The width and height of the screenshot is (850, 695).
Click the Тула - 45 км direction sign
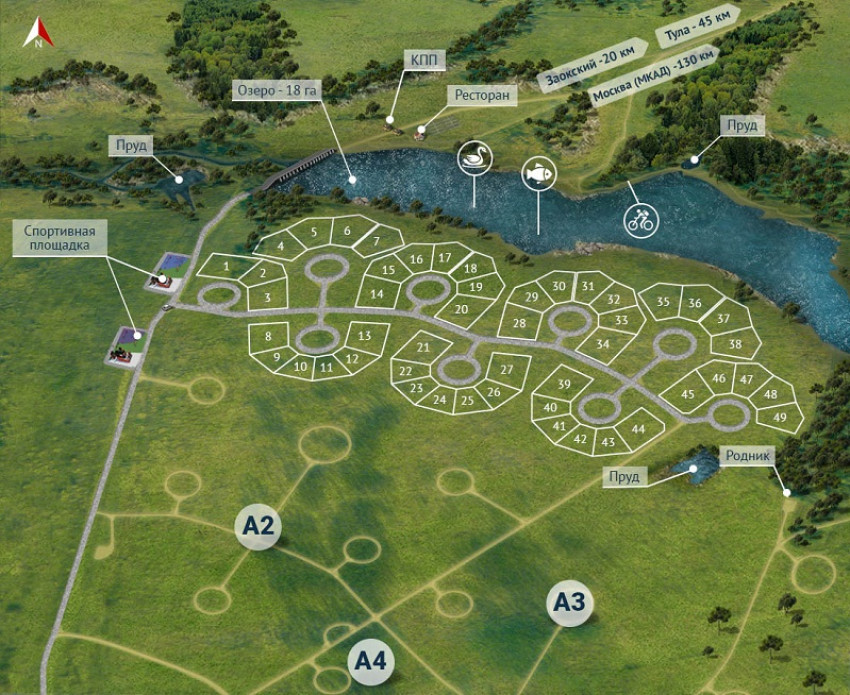pyautogui.click(x=696, y=29)
